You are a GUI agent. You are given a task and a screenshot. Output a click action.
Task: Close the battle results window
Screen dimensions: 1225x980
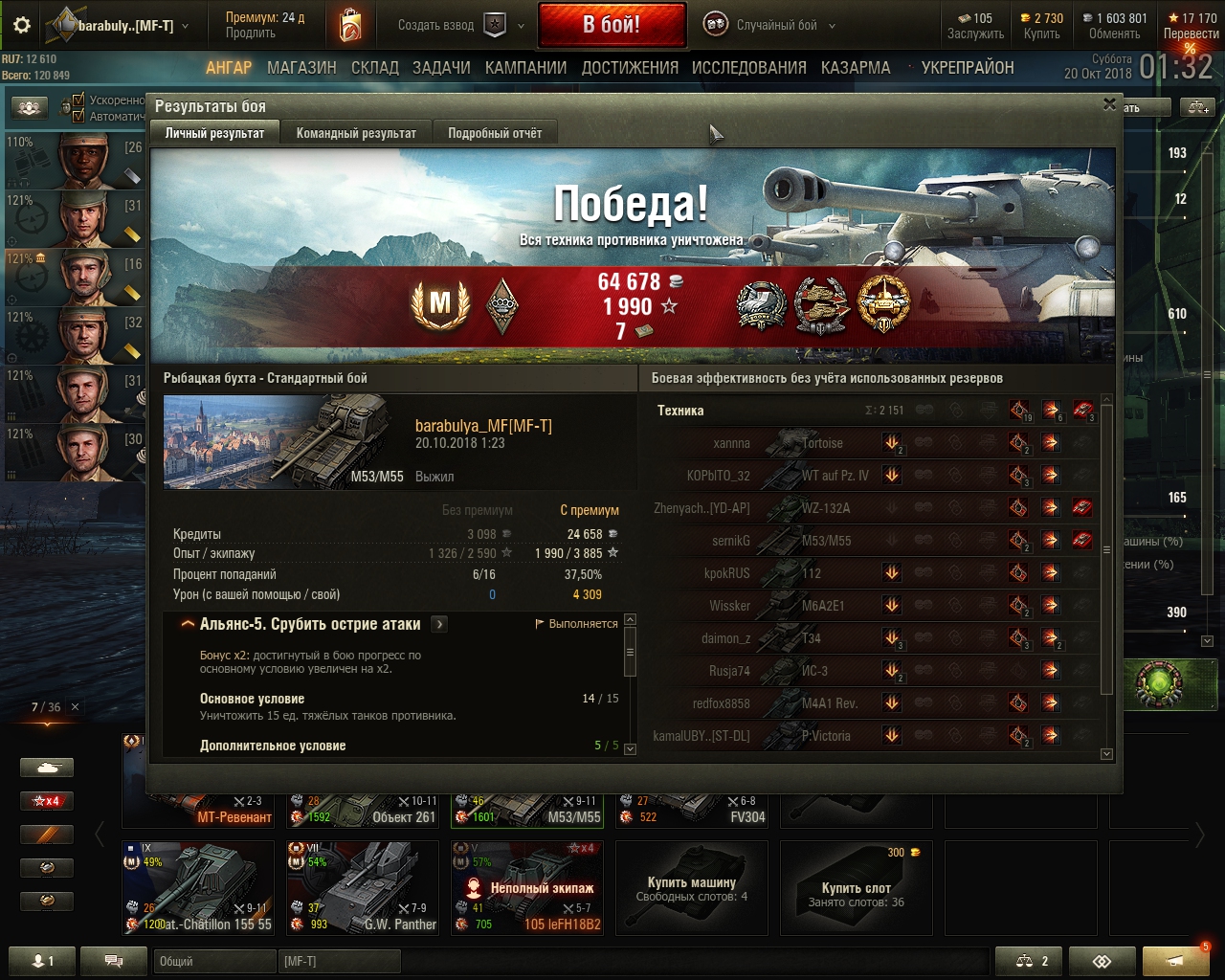(x=1109, y=104)
